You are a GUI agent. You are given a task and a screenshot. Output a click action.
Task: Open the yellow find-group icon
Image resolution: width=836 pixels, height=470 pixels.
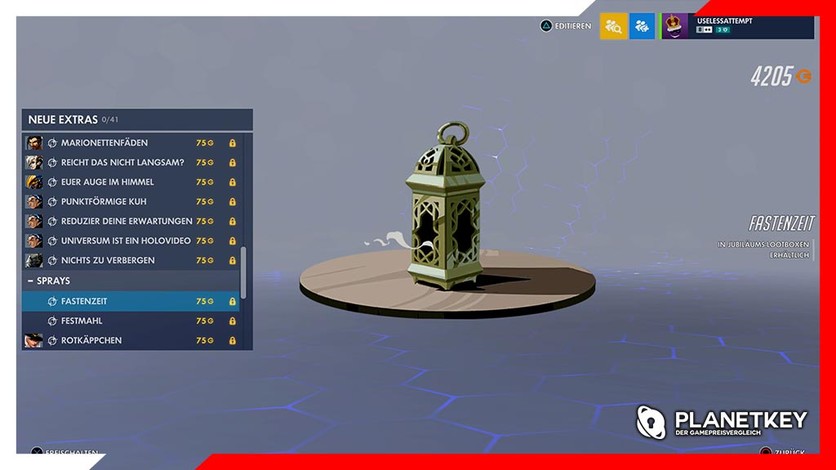[613, 26]
